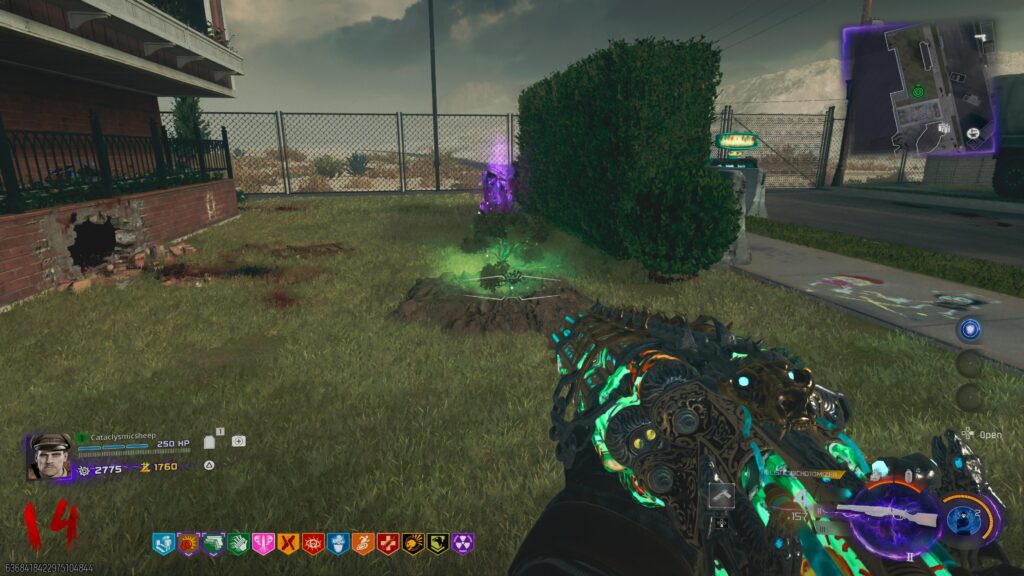Image resolution: width=1024 pixels, height=576 pixels.
Task: Click the pink perk icon
Action: (263, 543)
